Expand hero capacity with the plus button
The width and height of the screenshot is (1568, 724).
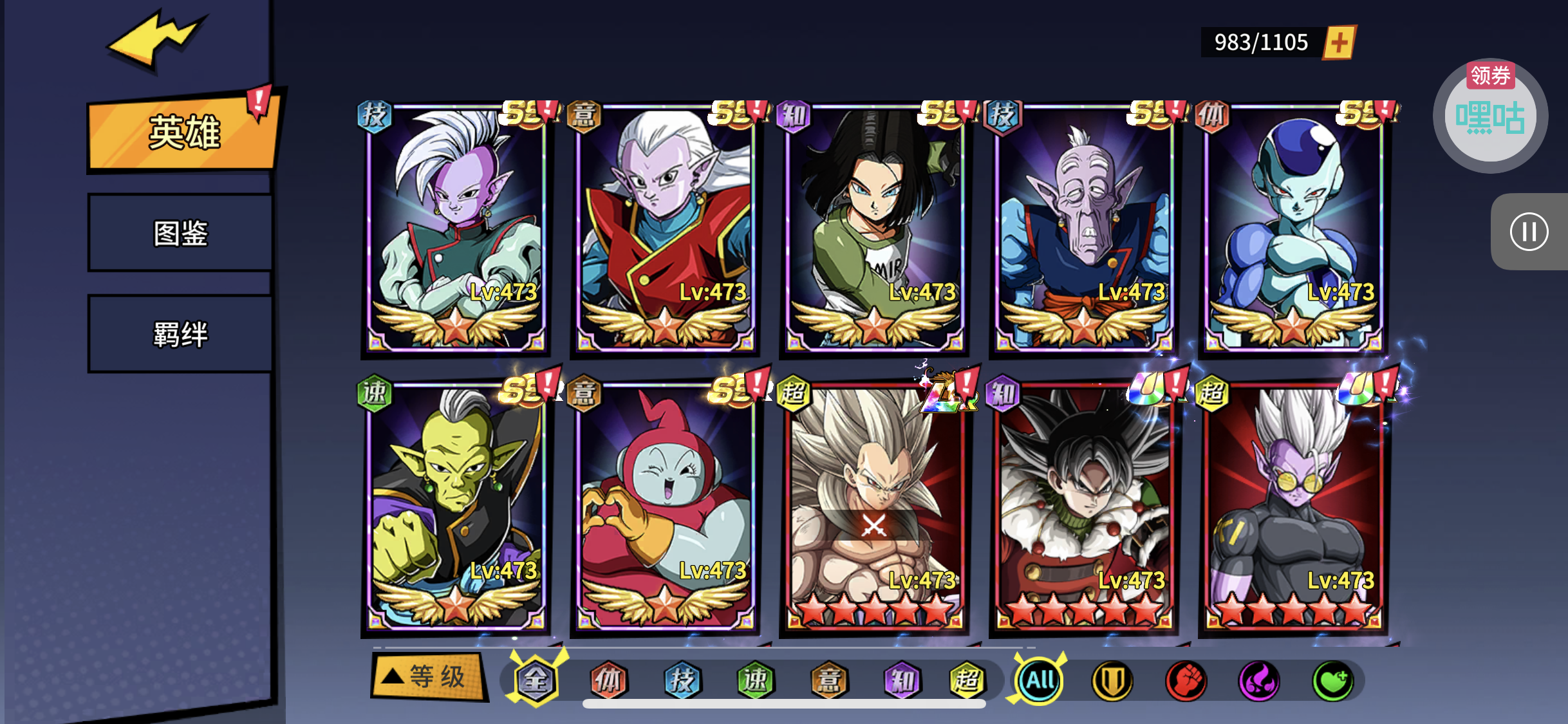point(1339,43)
